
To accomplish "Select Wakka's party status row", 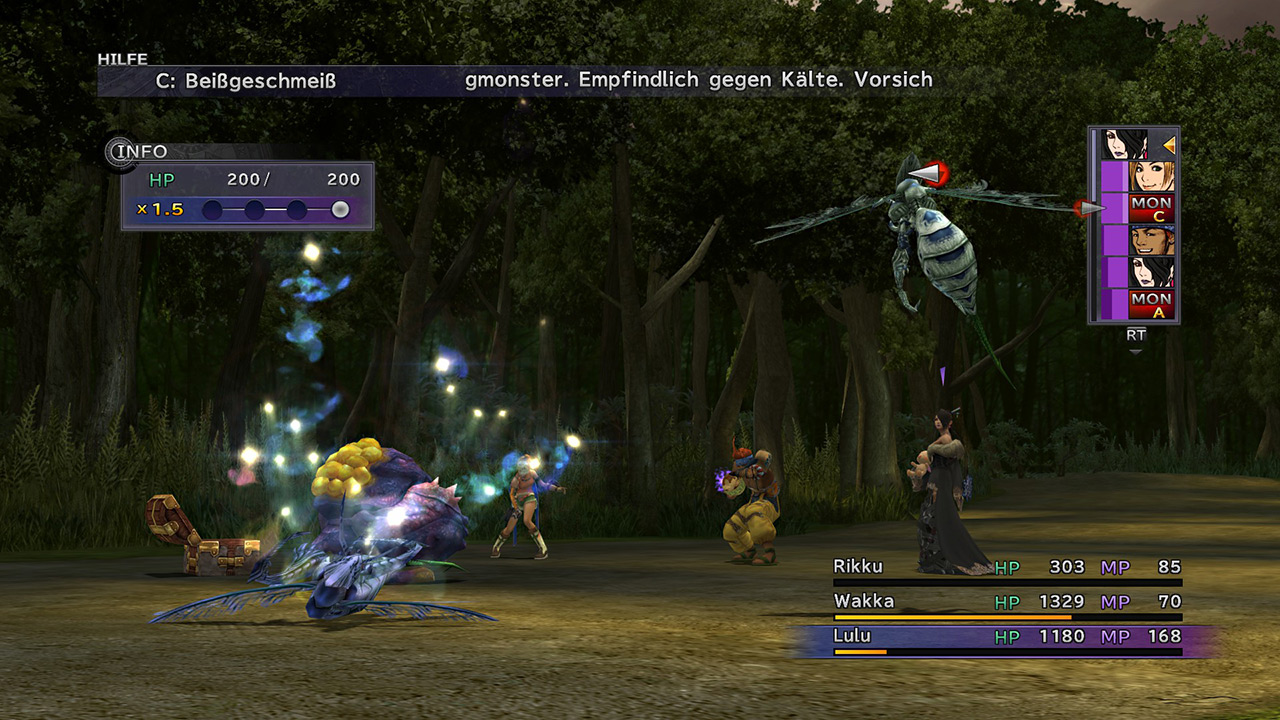I will click(1007, 602).
